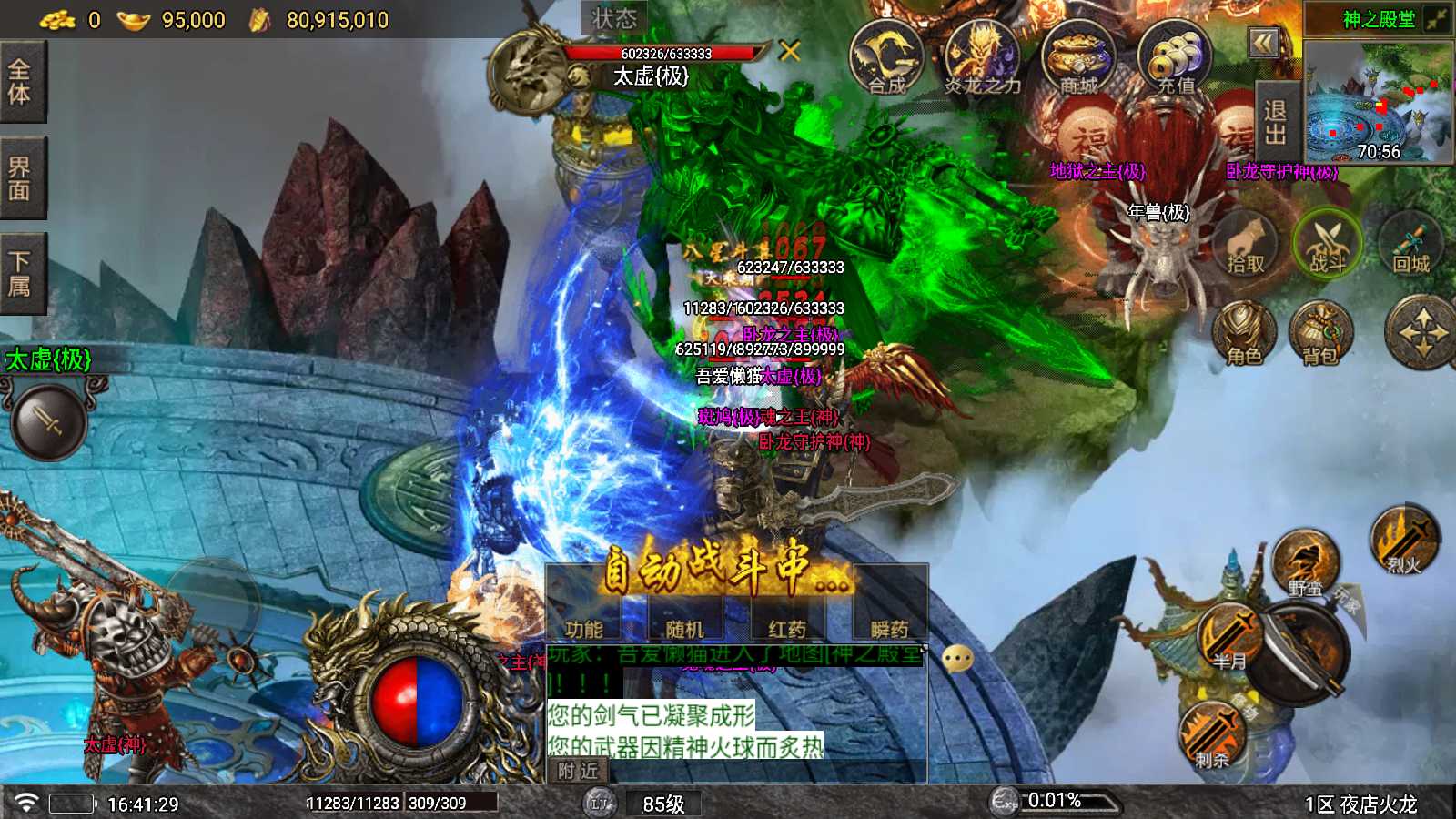Collapse the top icon row arrow
The width and height of the screenshot is (1456, 819).
pos(1263,43)
